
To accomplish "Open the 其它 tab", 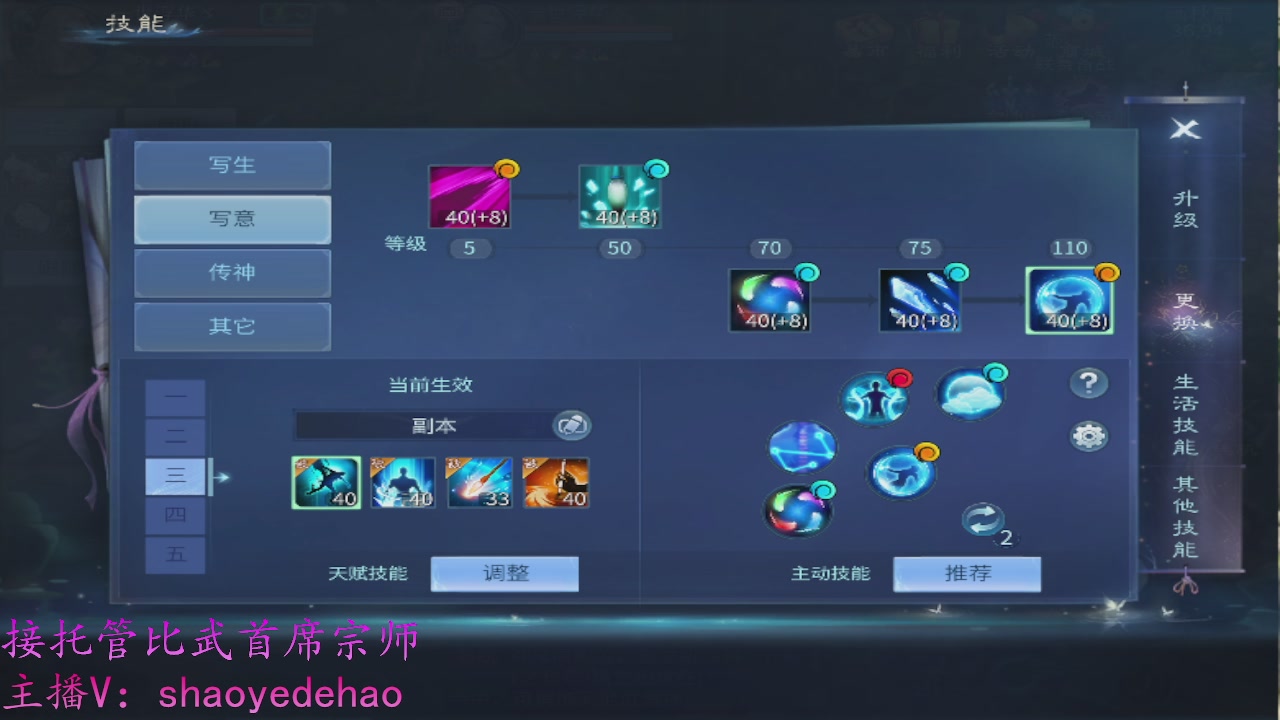I will [x=232, y=326].
